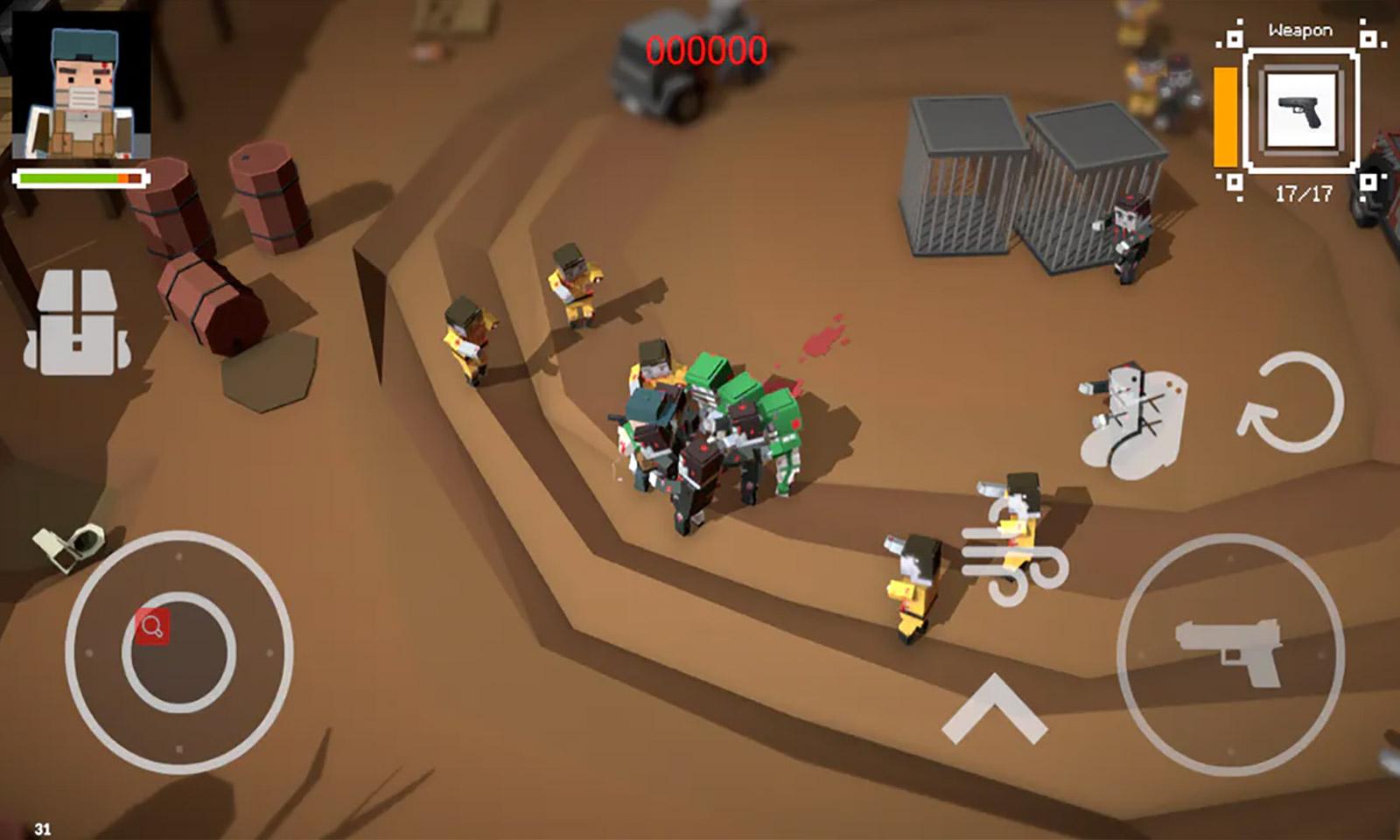
Task: Click the player character portrait
Action: coord(81,87)
